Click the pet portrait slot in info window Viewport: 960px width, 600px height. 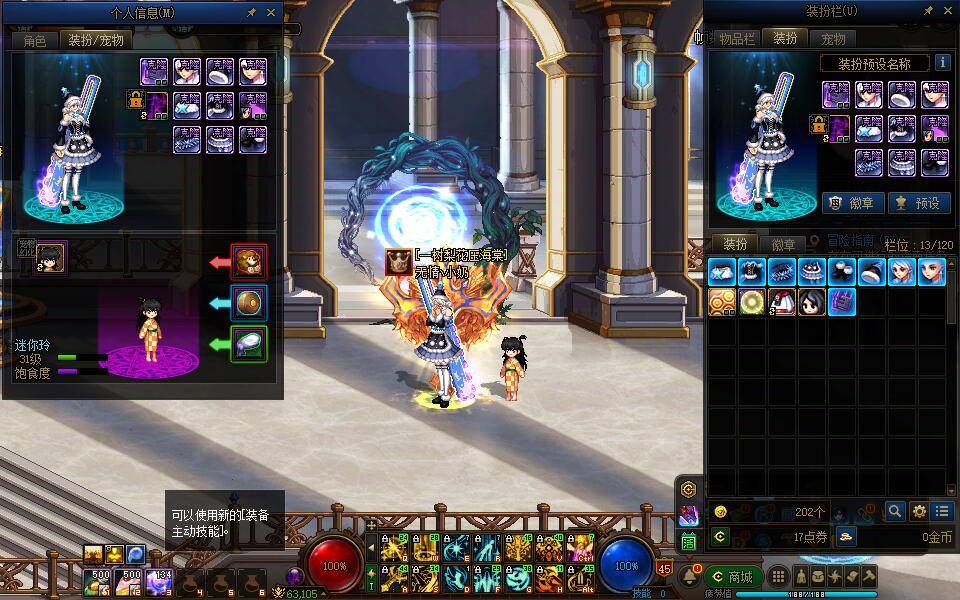coord(50,256)
